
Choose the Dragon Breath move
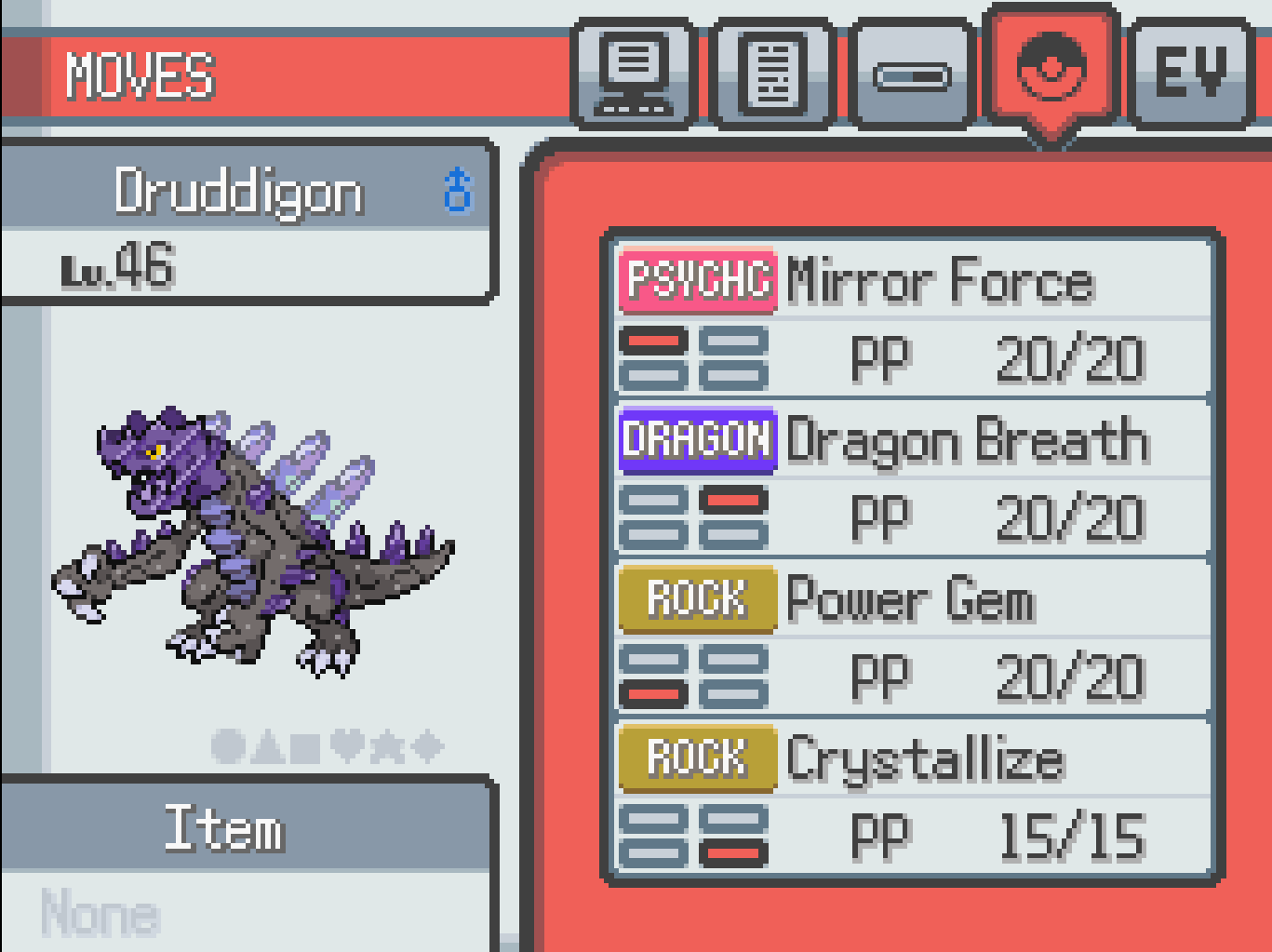click(912, 477)
